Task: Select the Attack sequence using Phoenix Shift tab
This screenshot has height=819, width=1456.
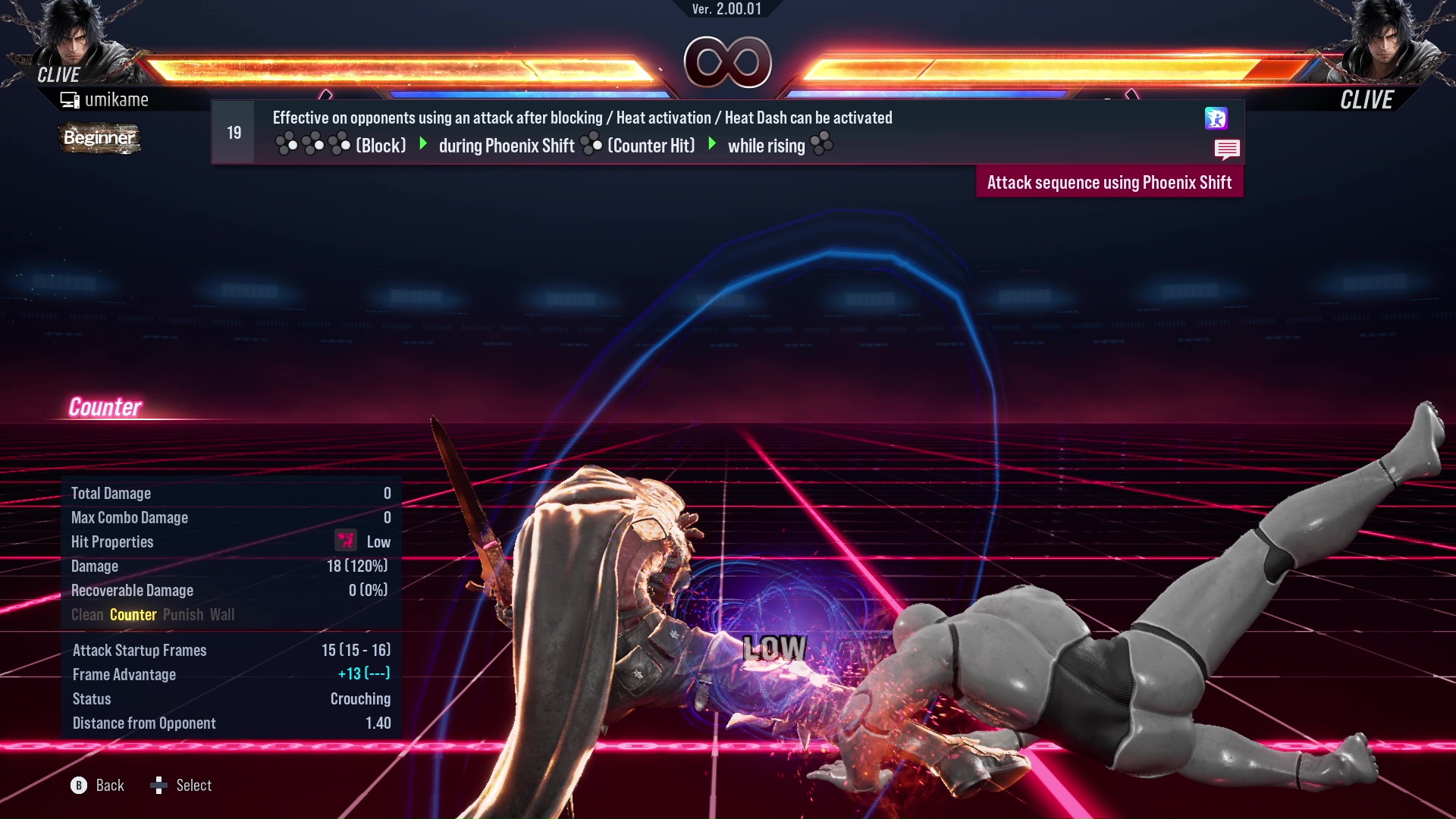Action: (1109, 182)
